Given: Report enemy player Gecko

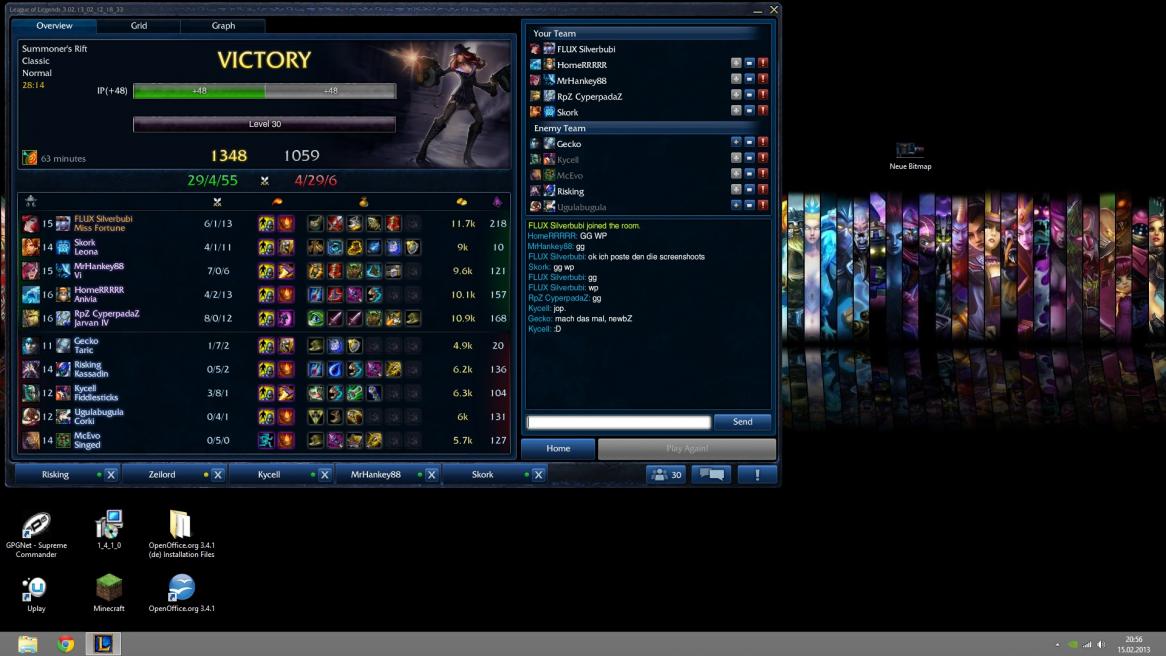Looking at the screenshot, I should (x=763, y=143).
